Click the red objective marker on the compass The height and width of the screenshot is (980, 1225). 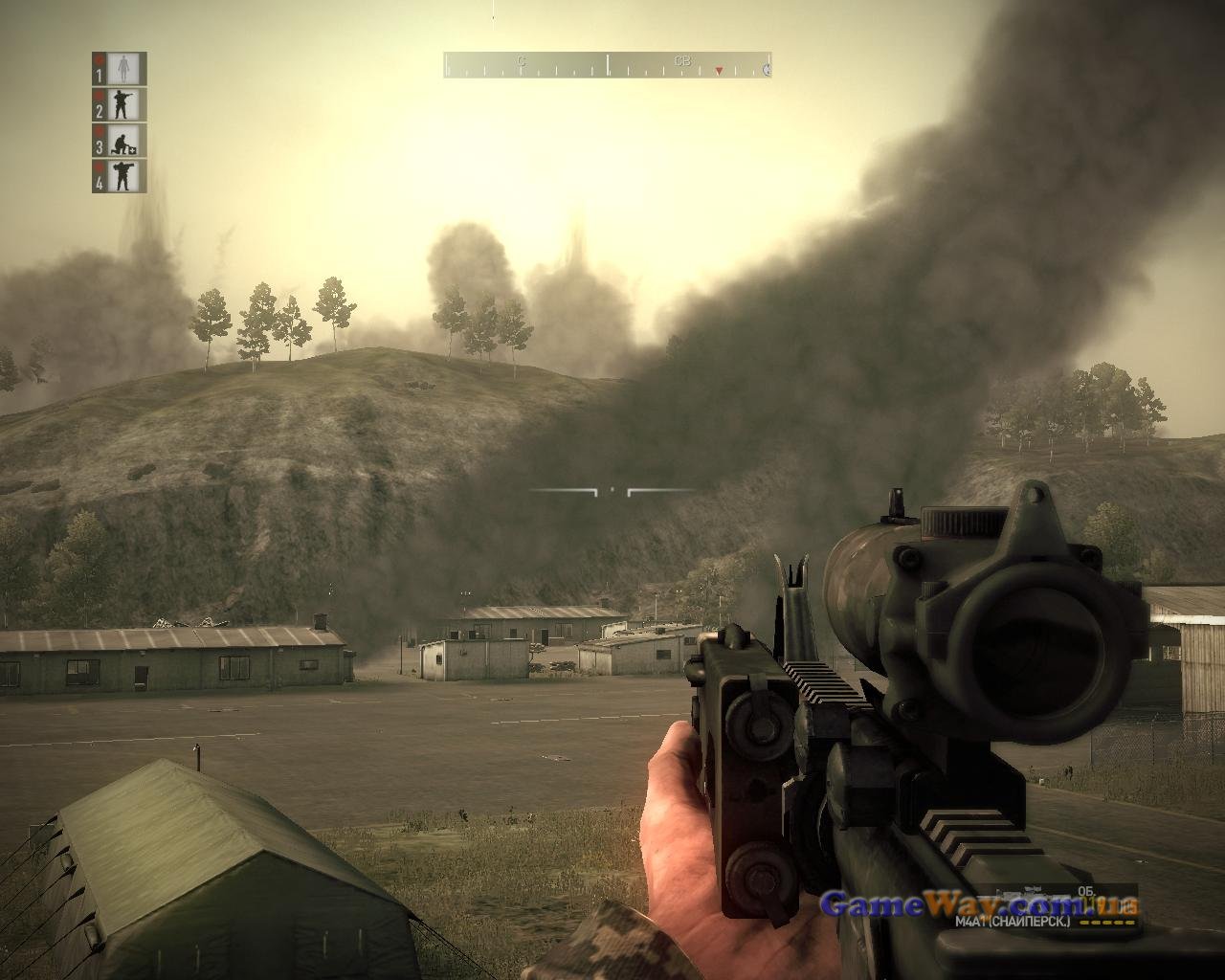(x=719, y=70)
